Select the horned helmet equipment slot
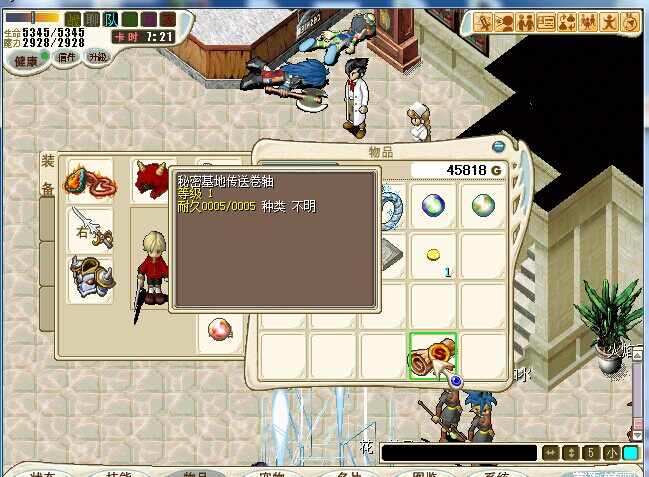 pyautogui.click(x=89, y=278)
